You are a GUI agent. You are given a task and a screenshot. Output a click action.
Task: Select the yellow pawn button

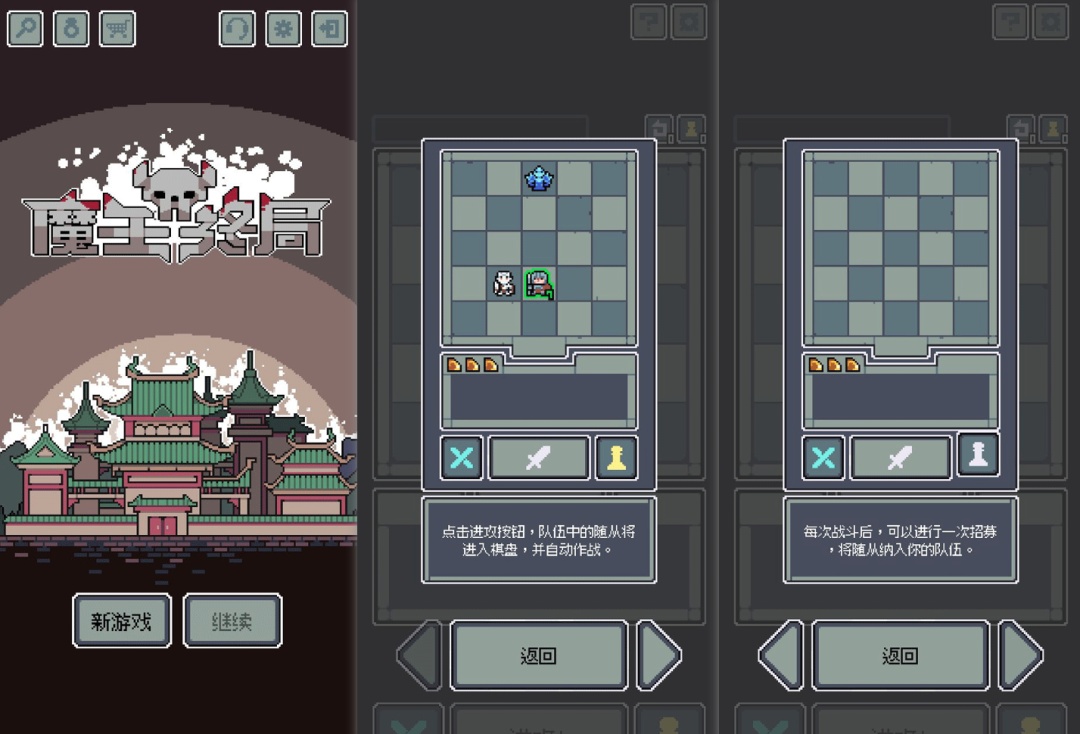616,458
